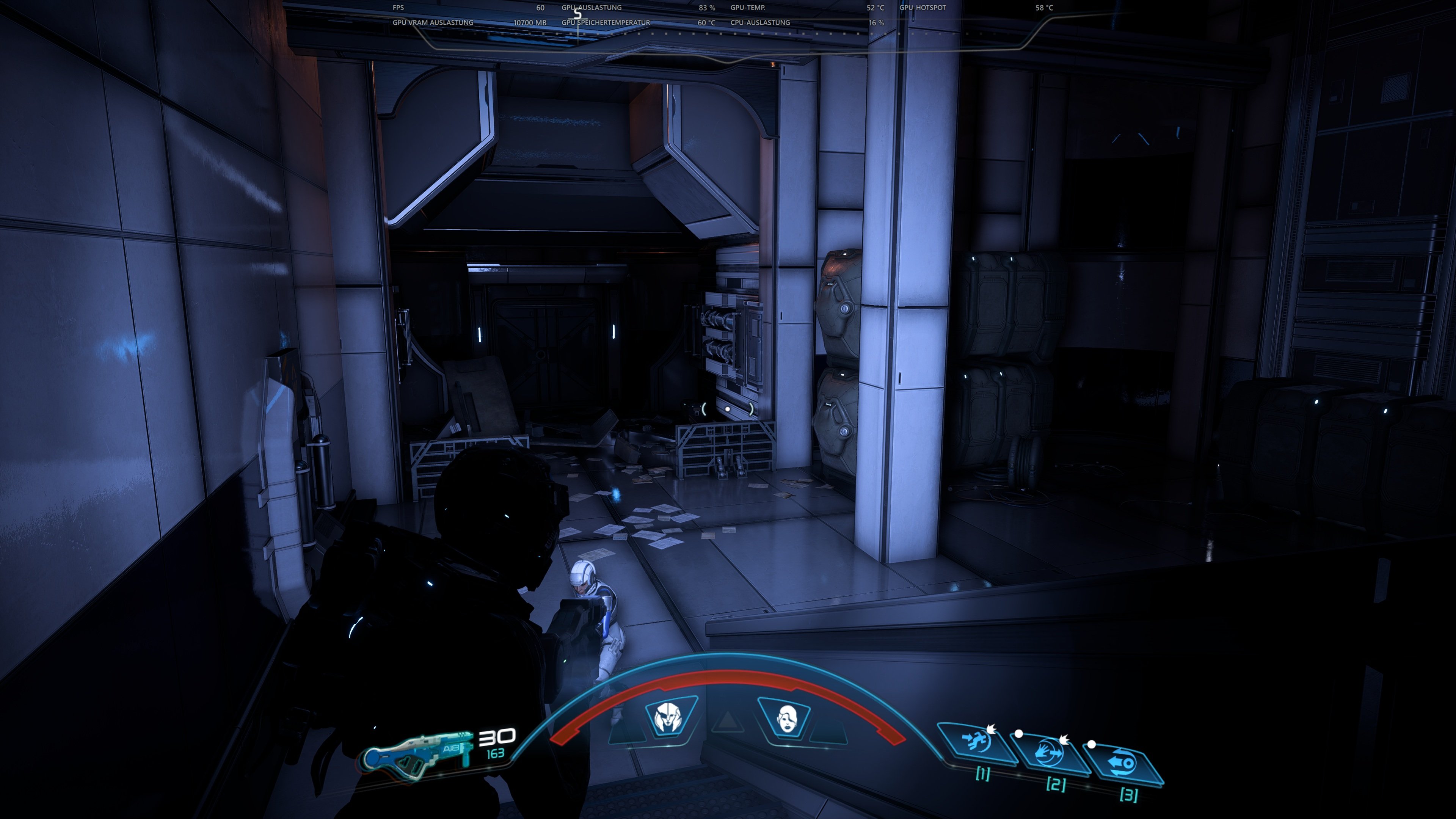Click the triangle emblem between squad portraits
This screenshot has height=819, width=1456.
(728, 722)
